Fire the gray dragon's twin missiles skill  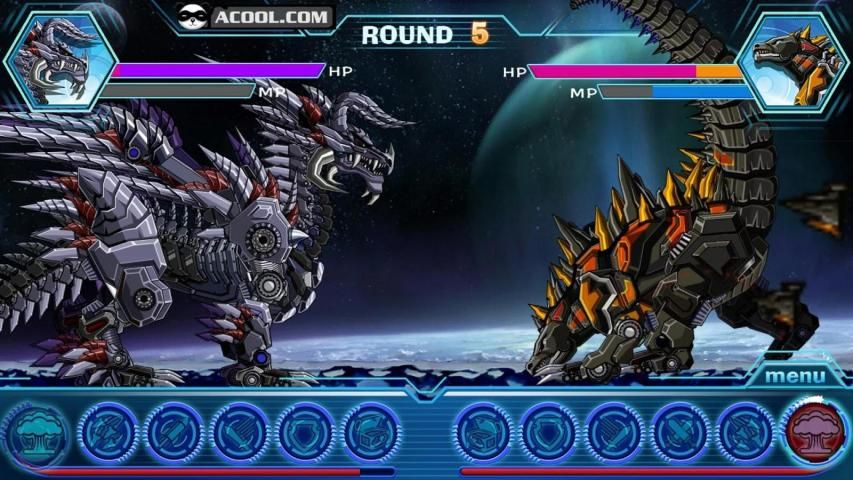(x=108, y=431)
